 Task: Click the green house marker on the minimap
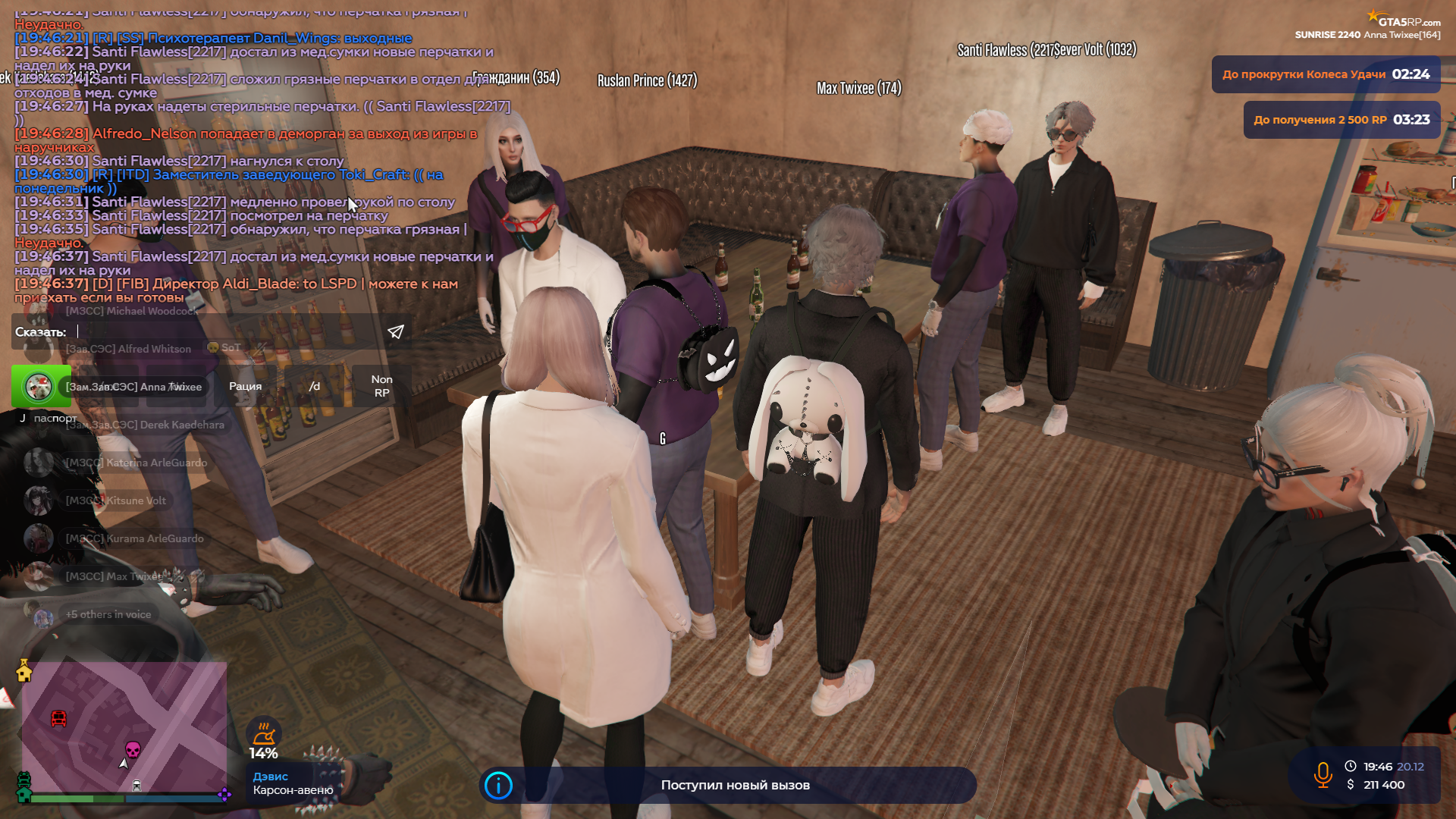(24, 793)
